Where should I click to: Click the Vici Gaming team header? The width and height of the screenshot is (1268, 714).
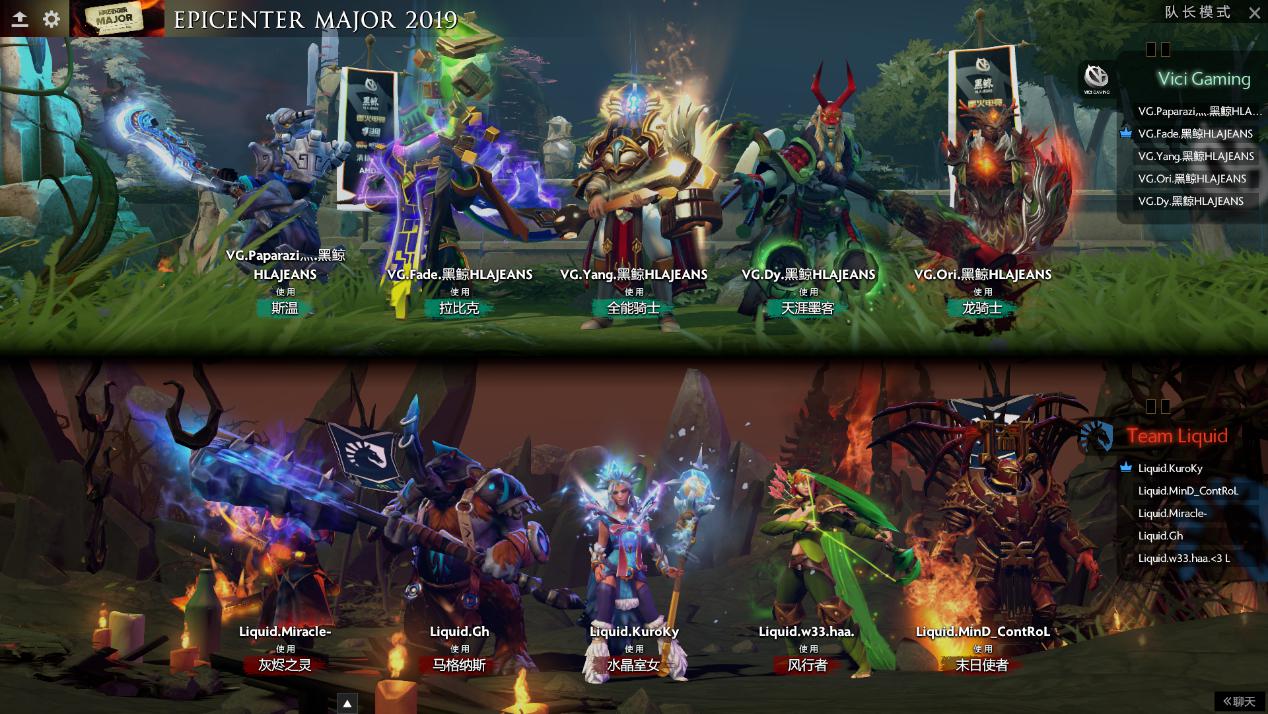coord(1203,79)
